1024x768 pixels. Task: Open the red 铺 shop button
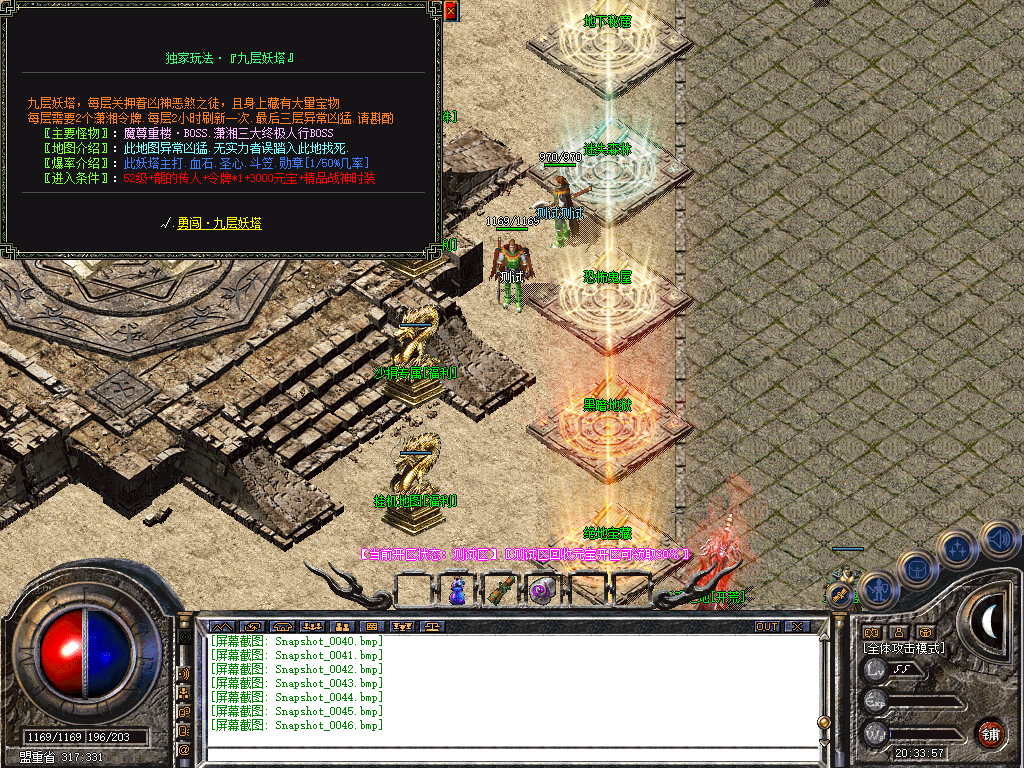[x=990, y=732]
